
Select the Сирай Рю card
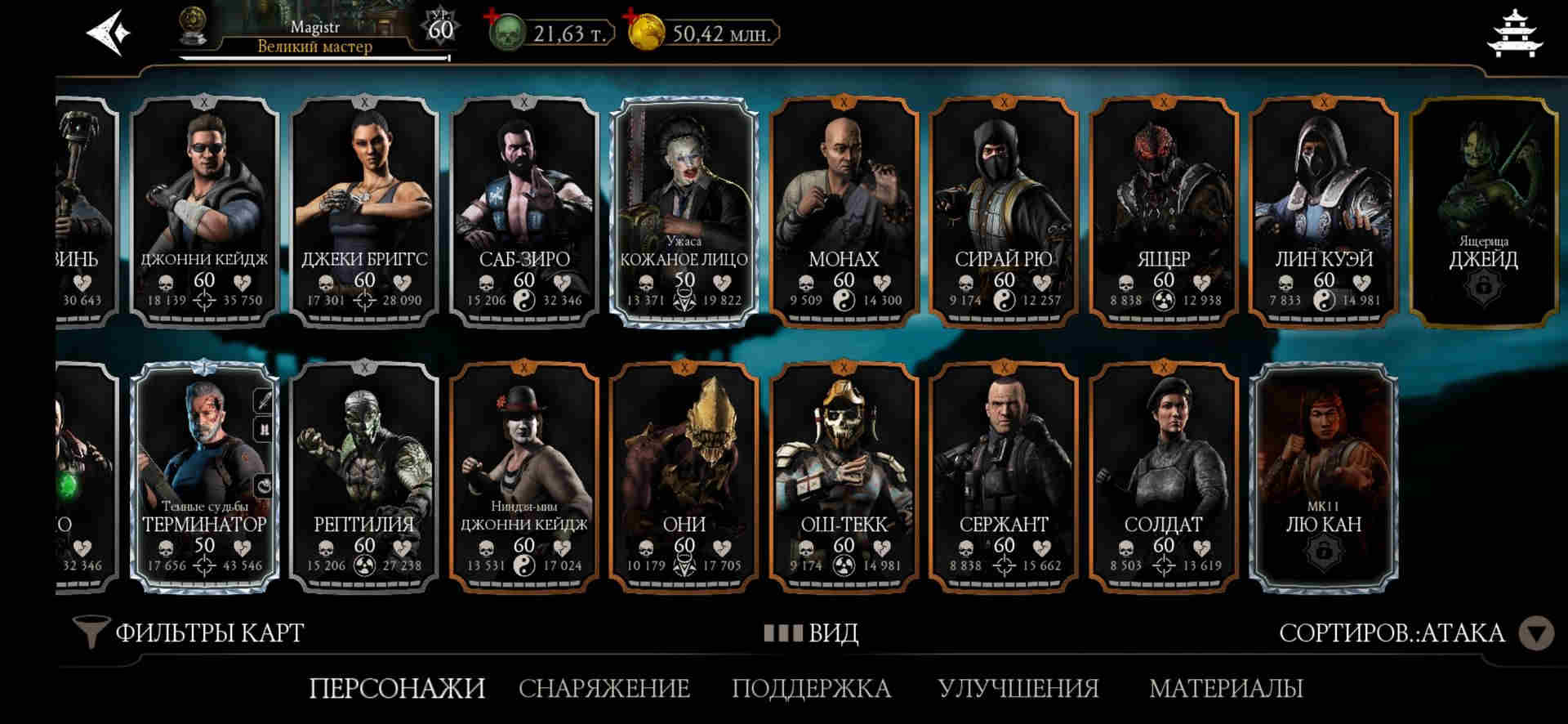1004,212
